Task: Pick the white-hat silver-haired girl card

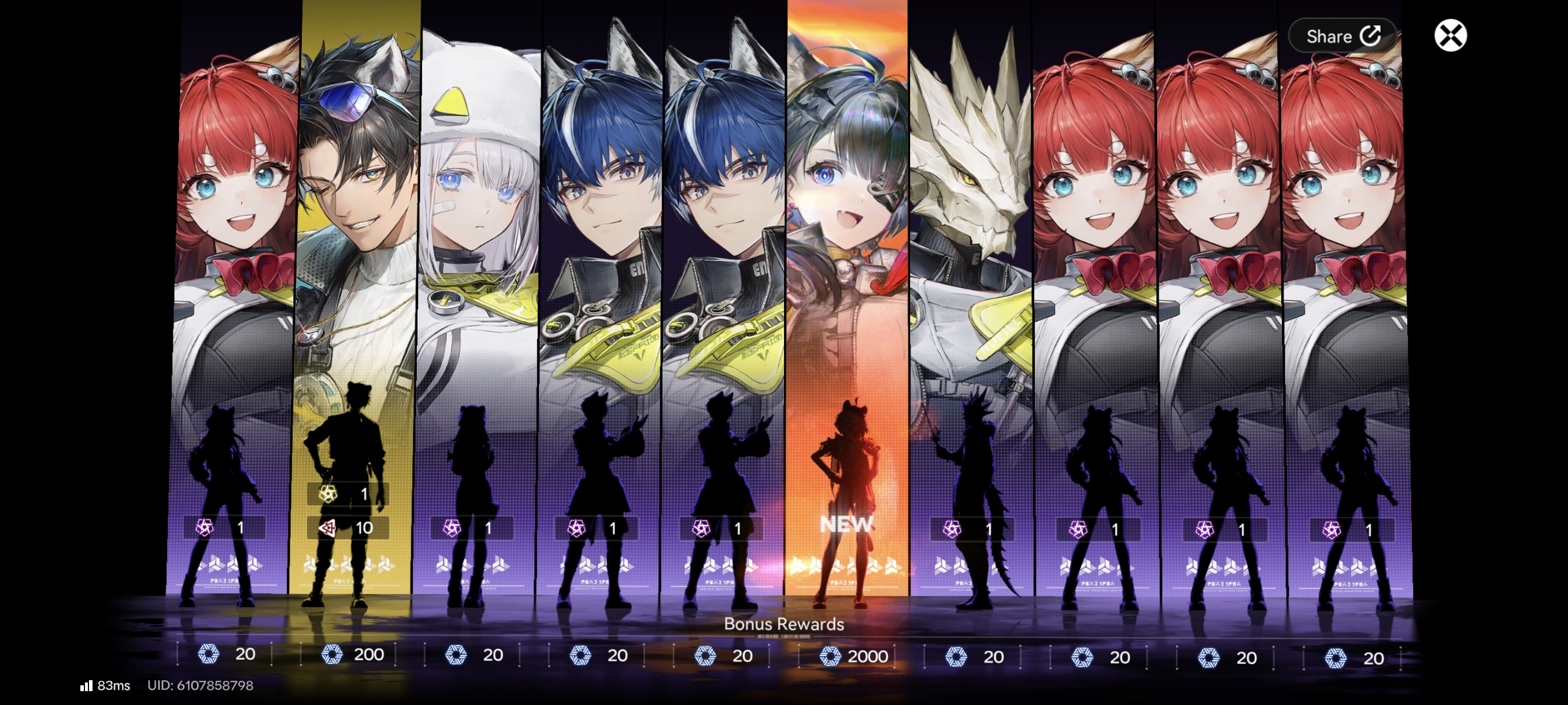Action: click(x=479, y=292)
